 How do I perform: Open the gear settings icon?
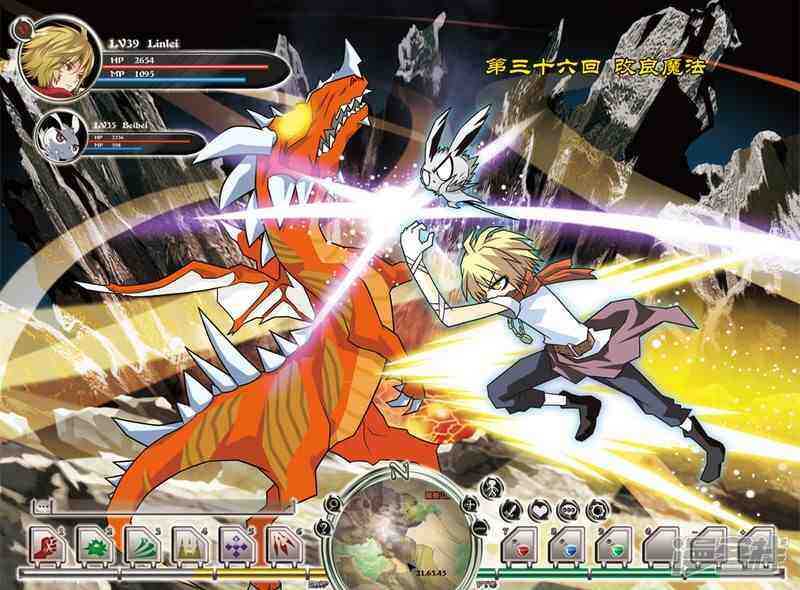click(x=595, y=509)
